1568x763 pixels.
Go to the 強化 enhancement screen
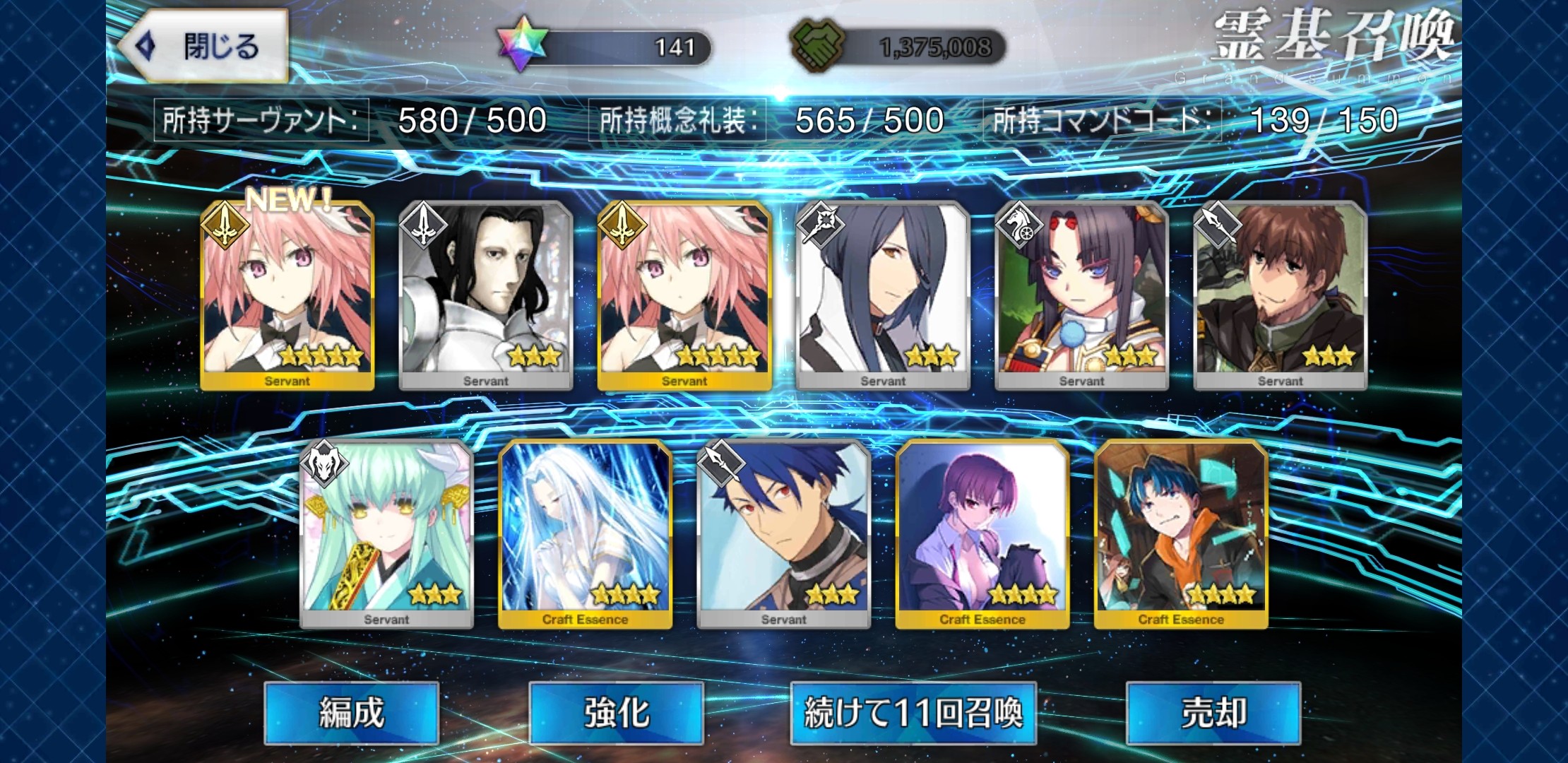616,712
